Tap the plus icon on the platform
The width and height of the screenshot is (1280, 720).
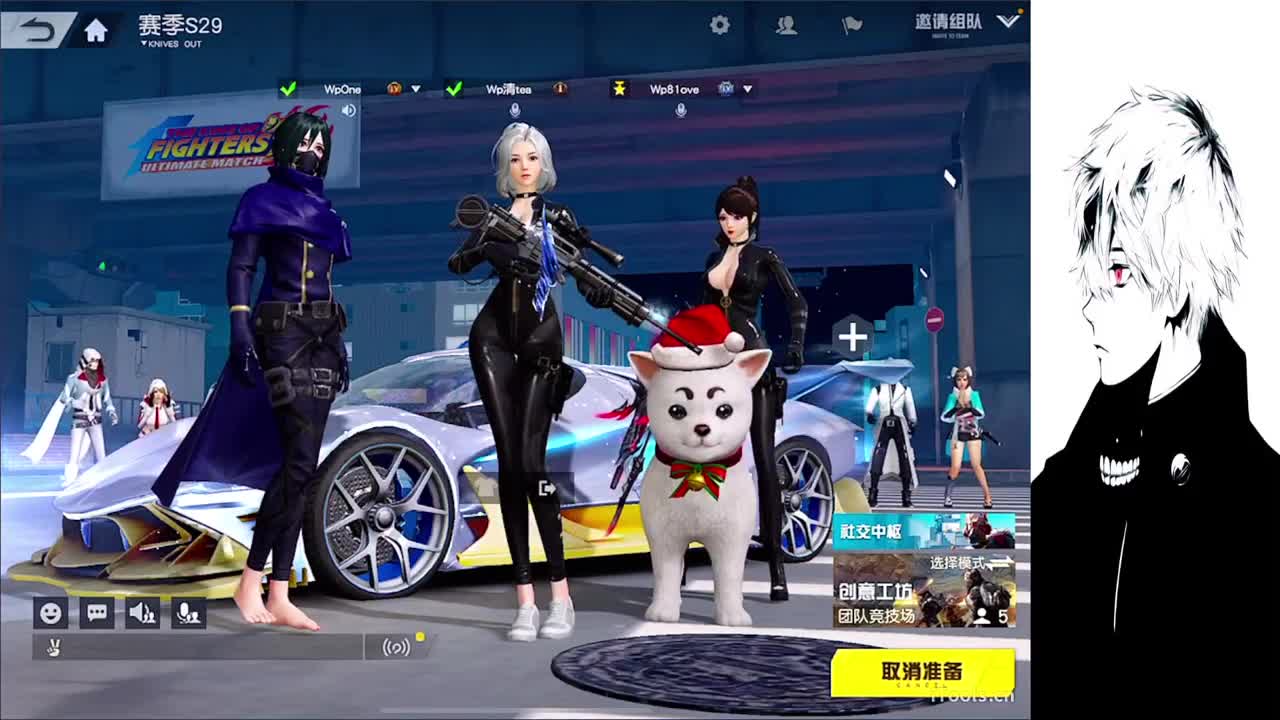tap(851, 338)
